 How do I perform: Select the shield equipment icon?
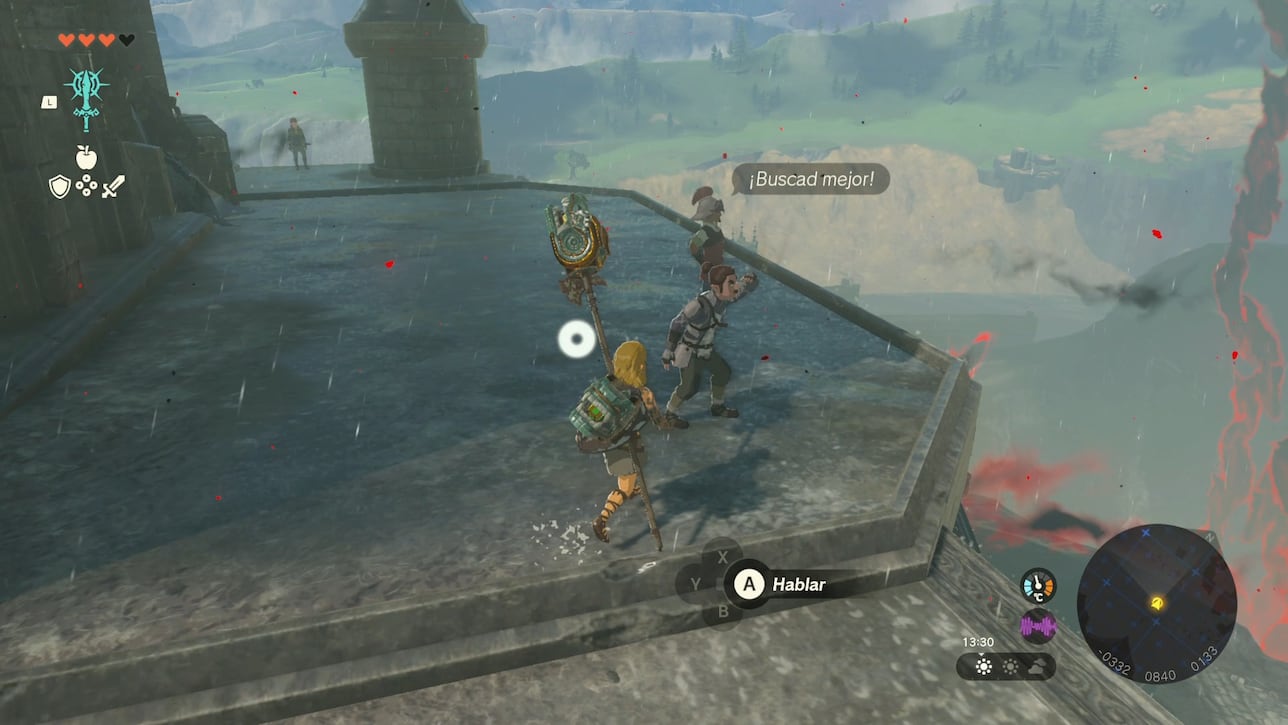[x=59, y=186]
